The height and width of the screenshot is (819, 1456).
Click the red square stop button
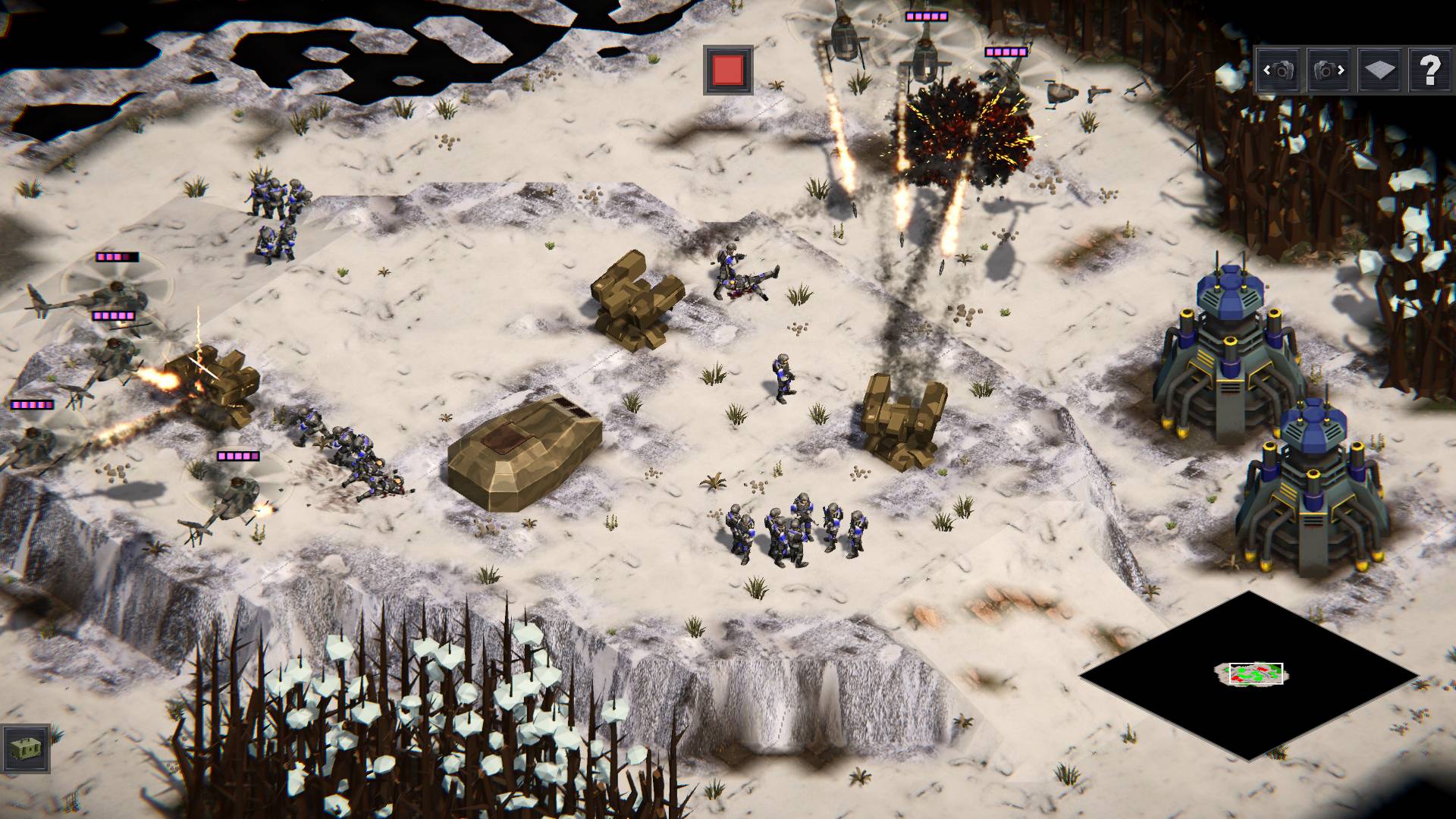[x=728, y=70]
